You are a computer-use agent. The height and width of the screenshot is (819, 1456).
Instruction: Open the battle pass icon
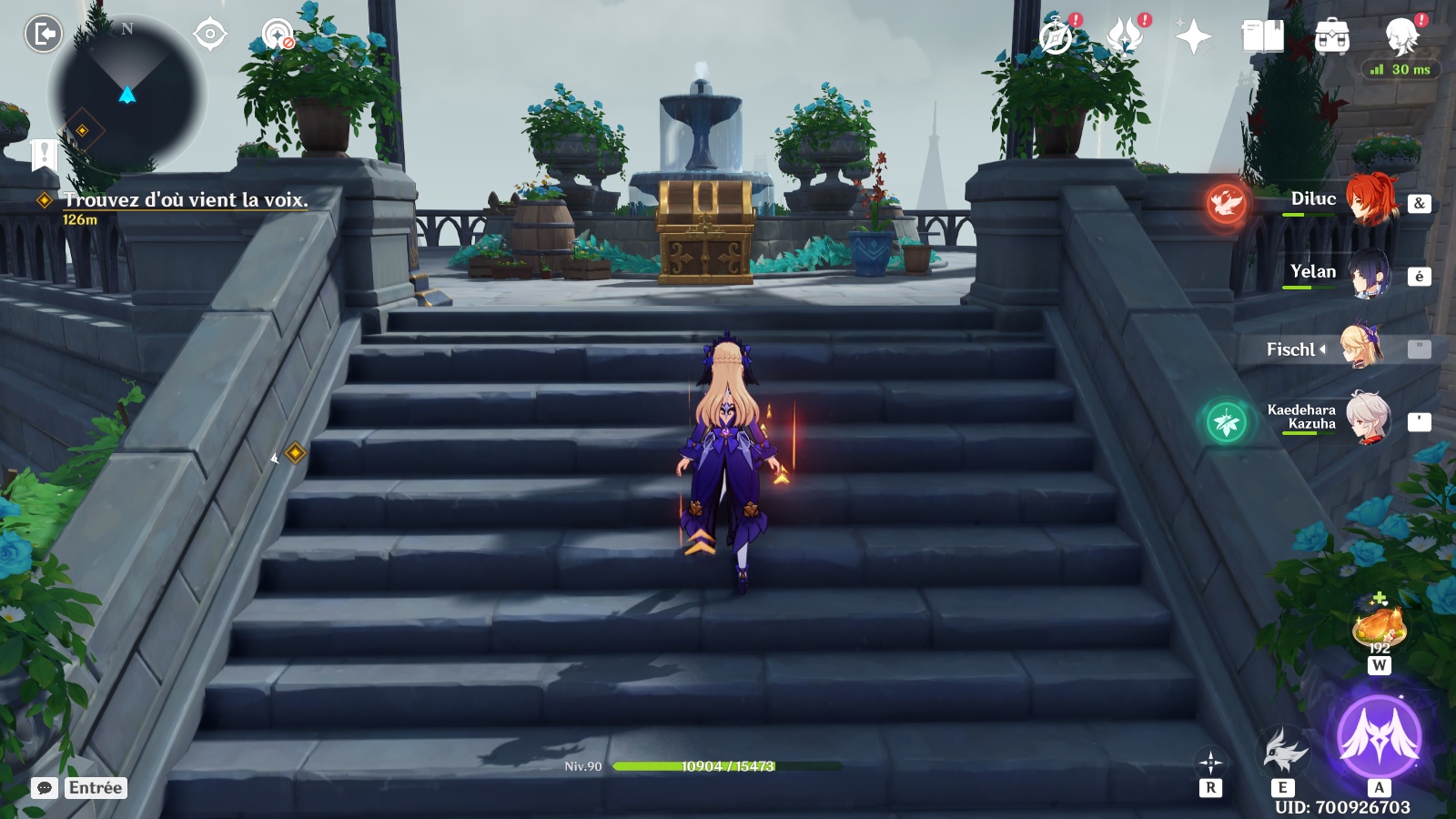pyautogui.click(x=1125, y=37)
